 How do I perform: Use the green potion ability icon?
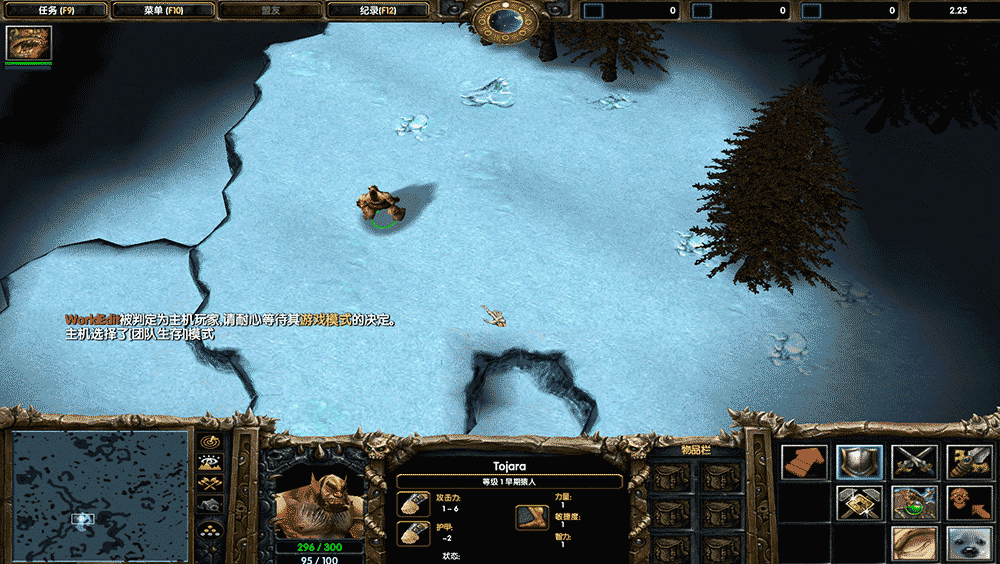pyautogui.click(x=914, y=502)
